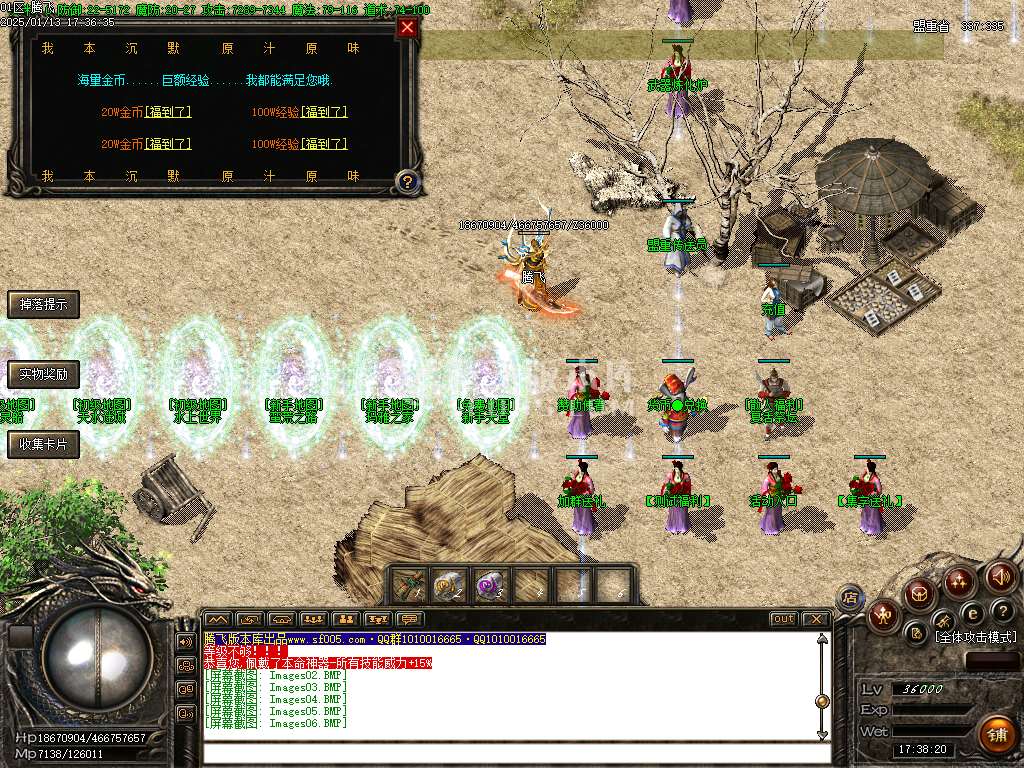The image size is (1024, 768).
Task: Click the round 'e' menu icon
Action: point(972,612)
